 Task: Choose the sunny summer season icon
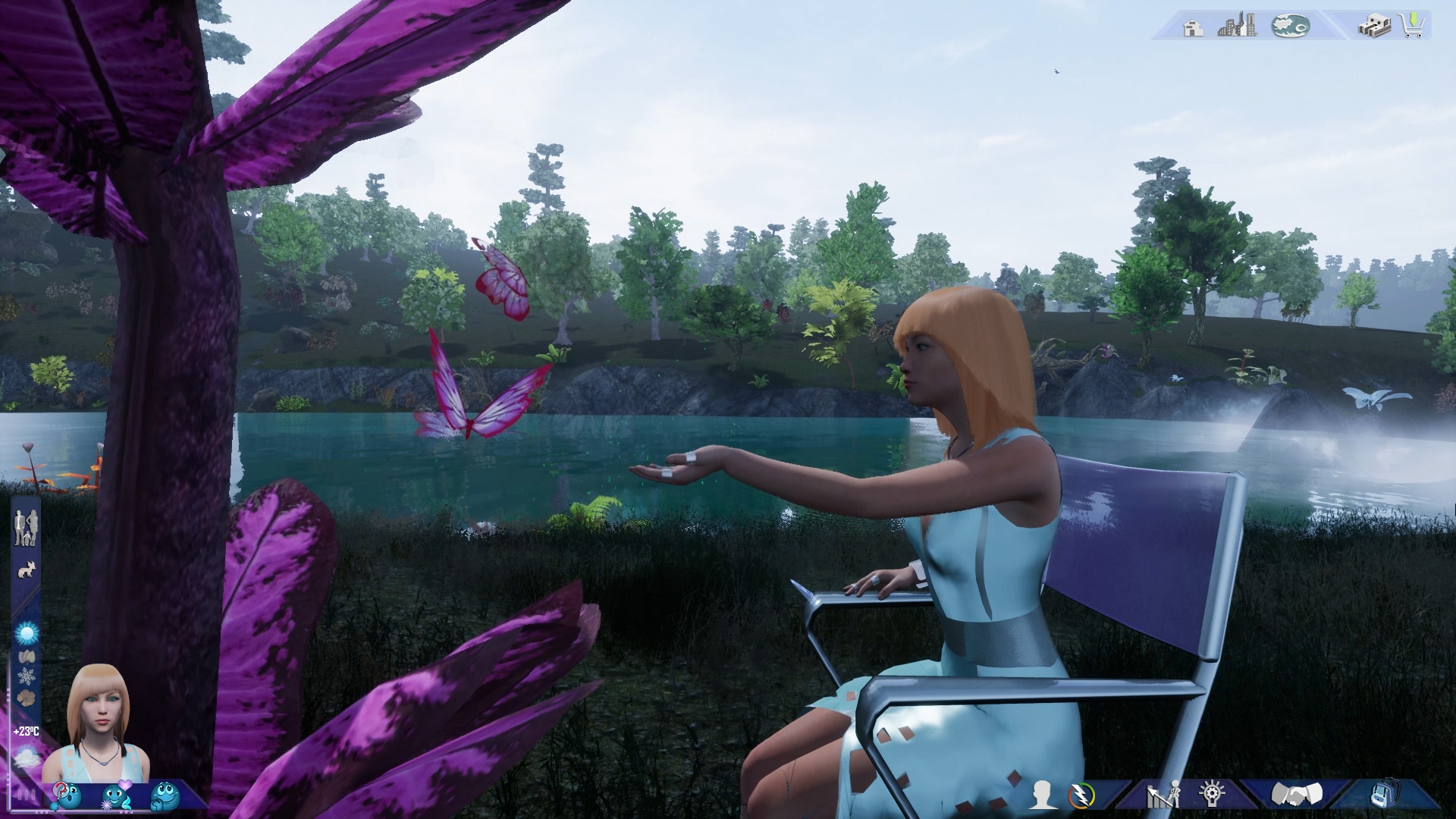click(x=27, y=632)
